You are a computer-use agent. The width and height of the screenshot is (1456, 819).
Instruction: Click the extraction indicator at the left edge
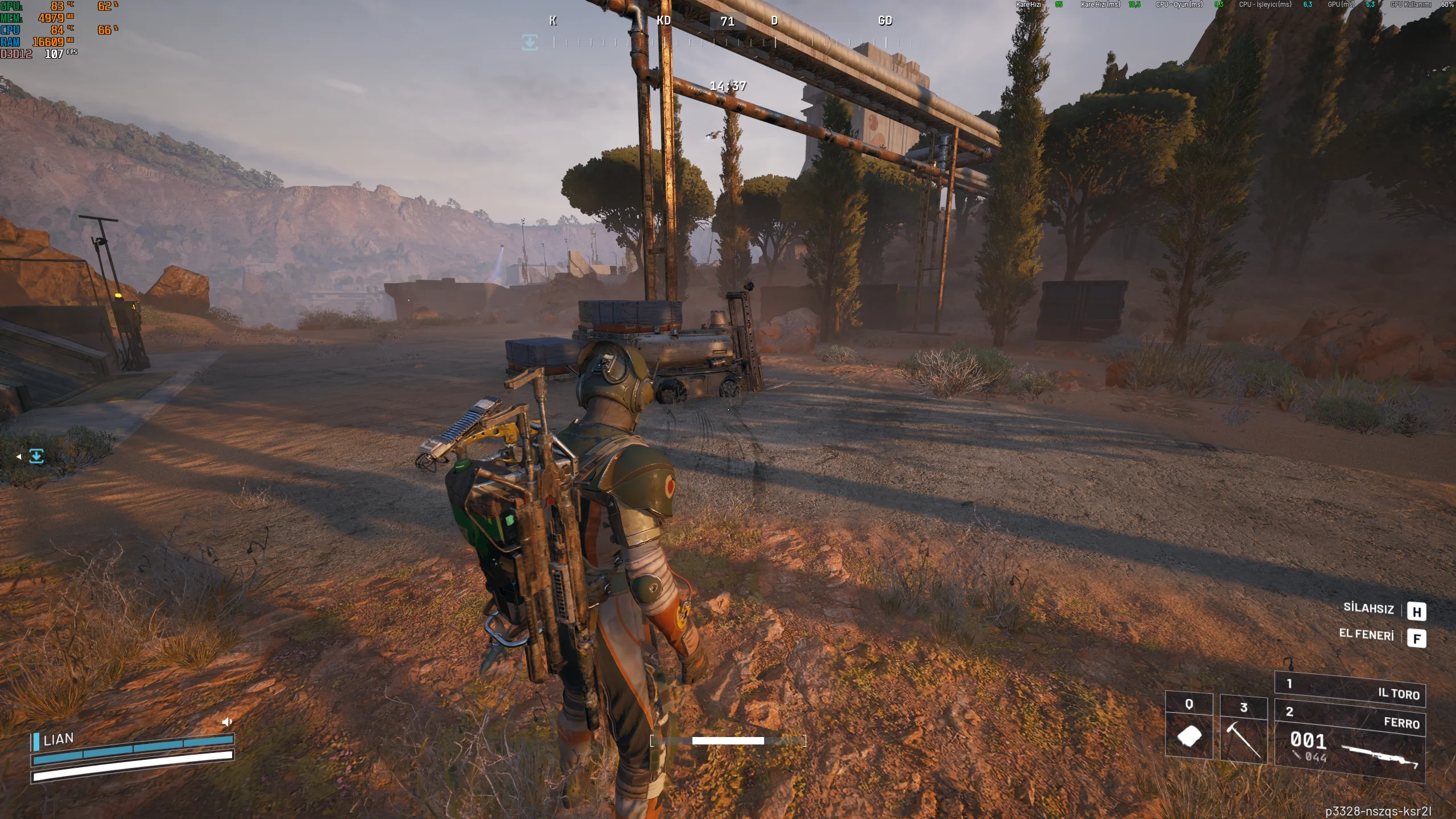[x=36, y=456]
